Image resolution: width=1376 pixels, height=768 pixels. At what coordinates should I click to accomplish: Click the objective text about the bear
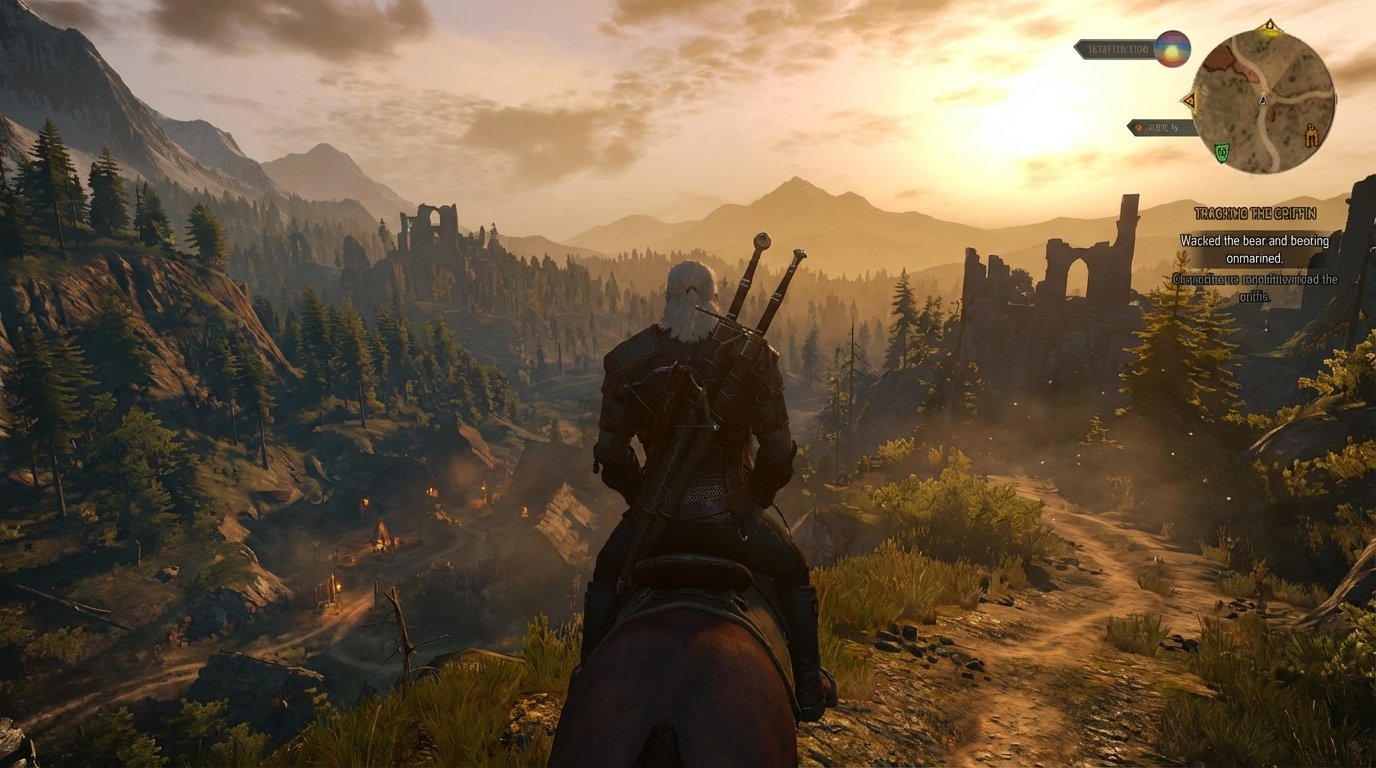(x=1256, y=241)
